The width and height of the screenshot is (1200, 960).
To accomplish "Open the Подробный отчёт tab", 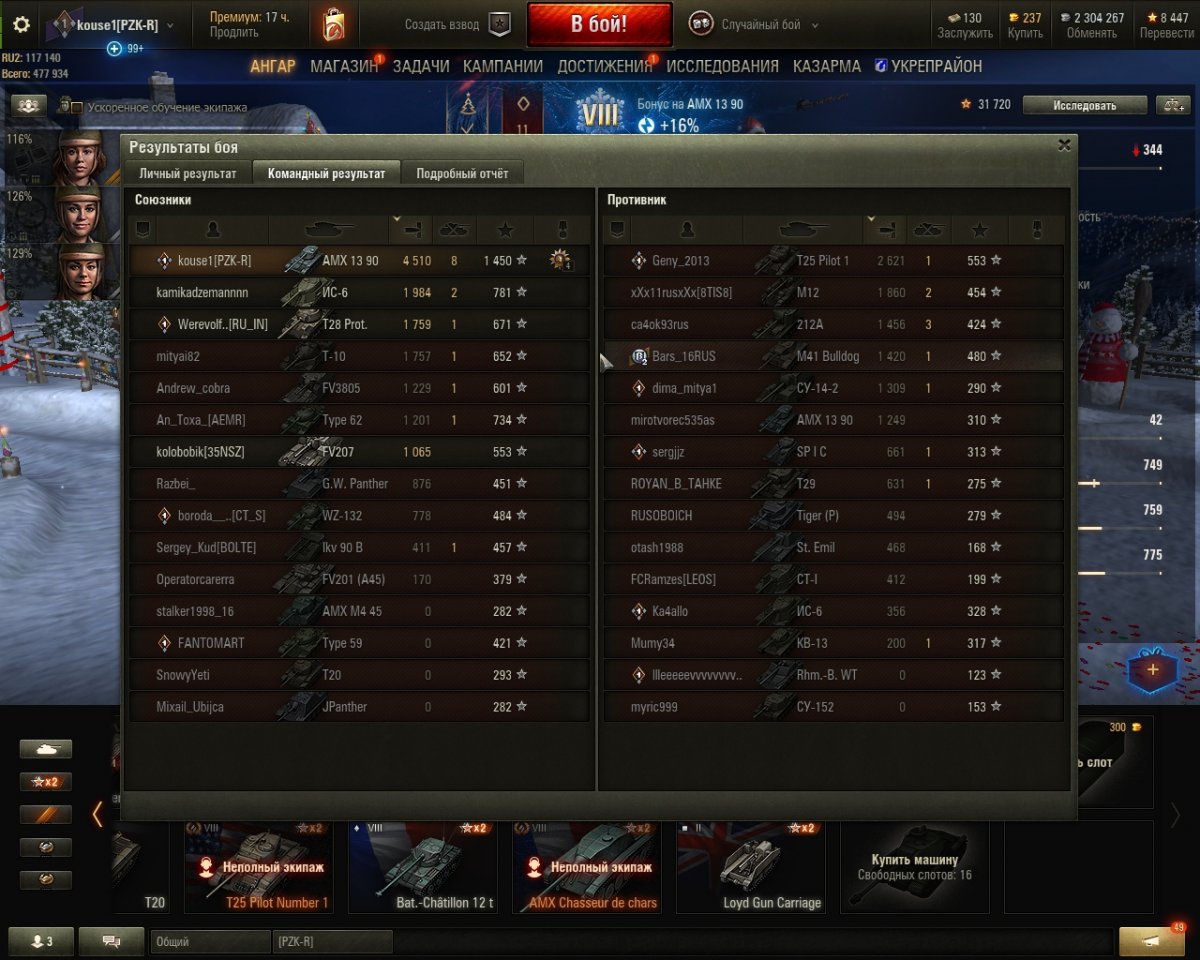I will (x=462, y=173).
